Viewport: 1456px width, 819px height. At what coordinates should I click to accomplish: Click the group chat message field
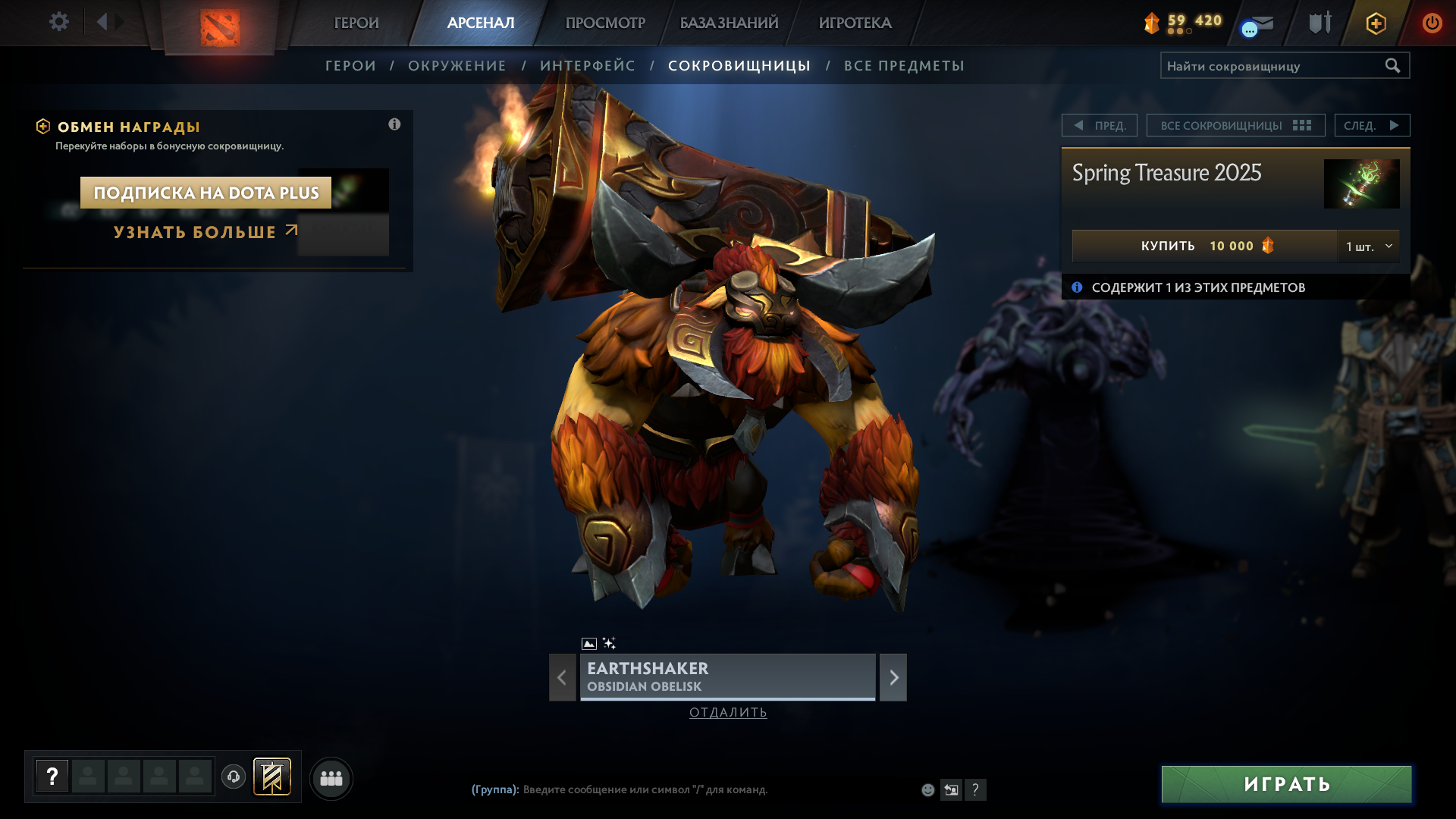tap(682, 789)
